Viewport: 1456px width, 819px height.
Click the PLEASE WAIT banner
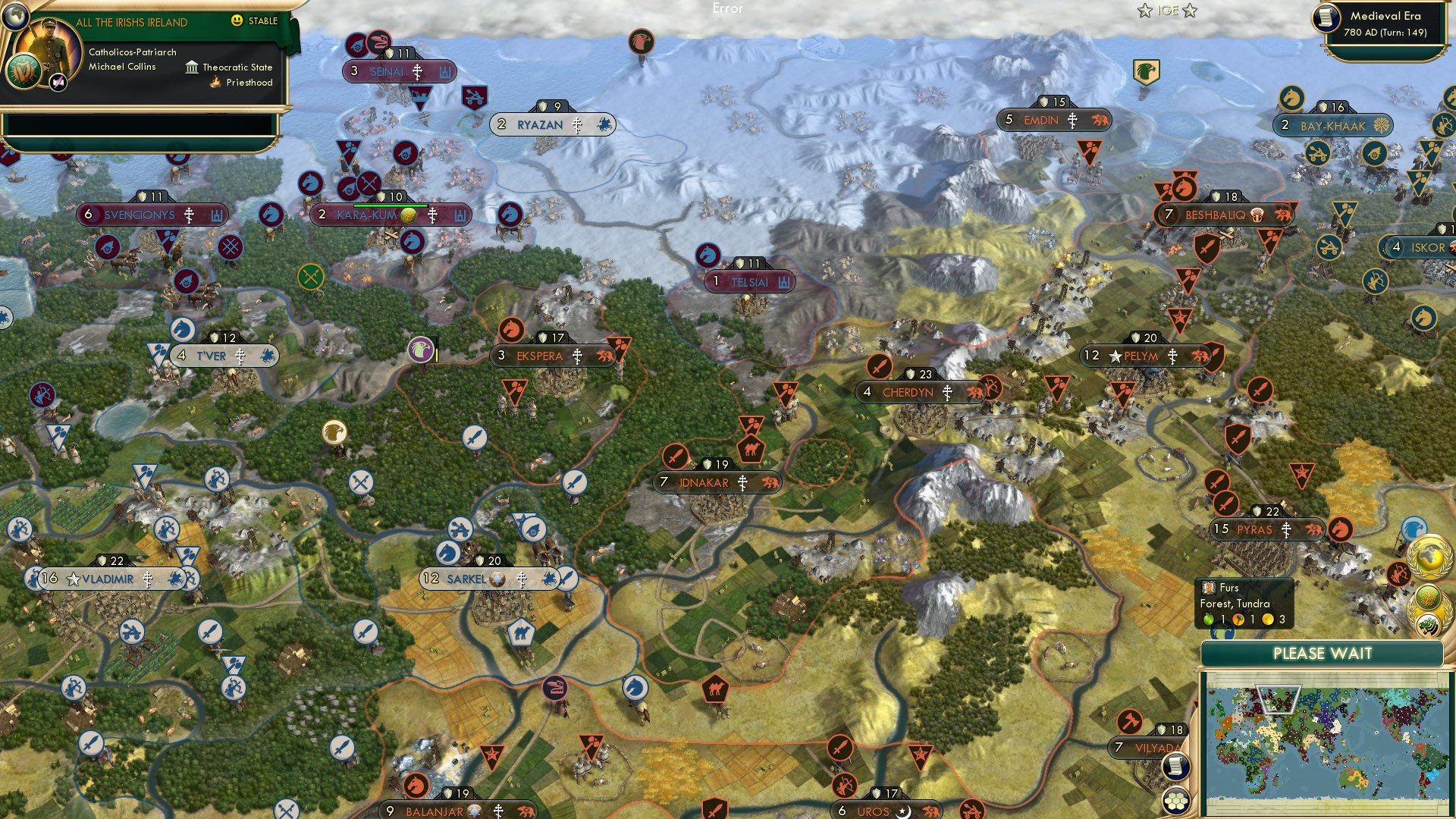coord(1323,652)
